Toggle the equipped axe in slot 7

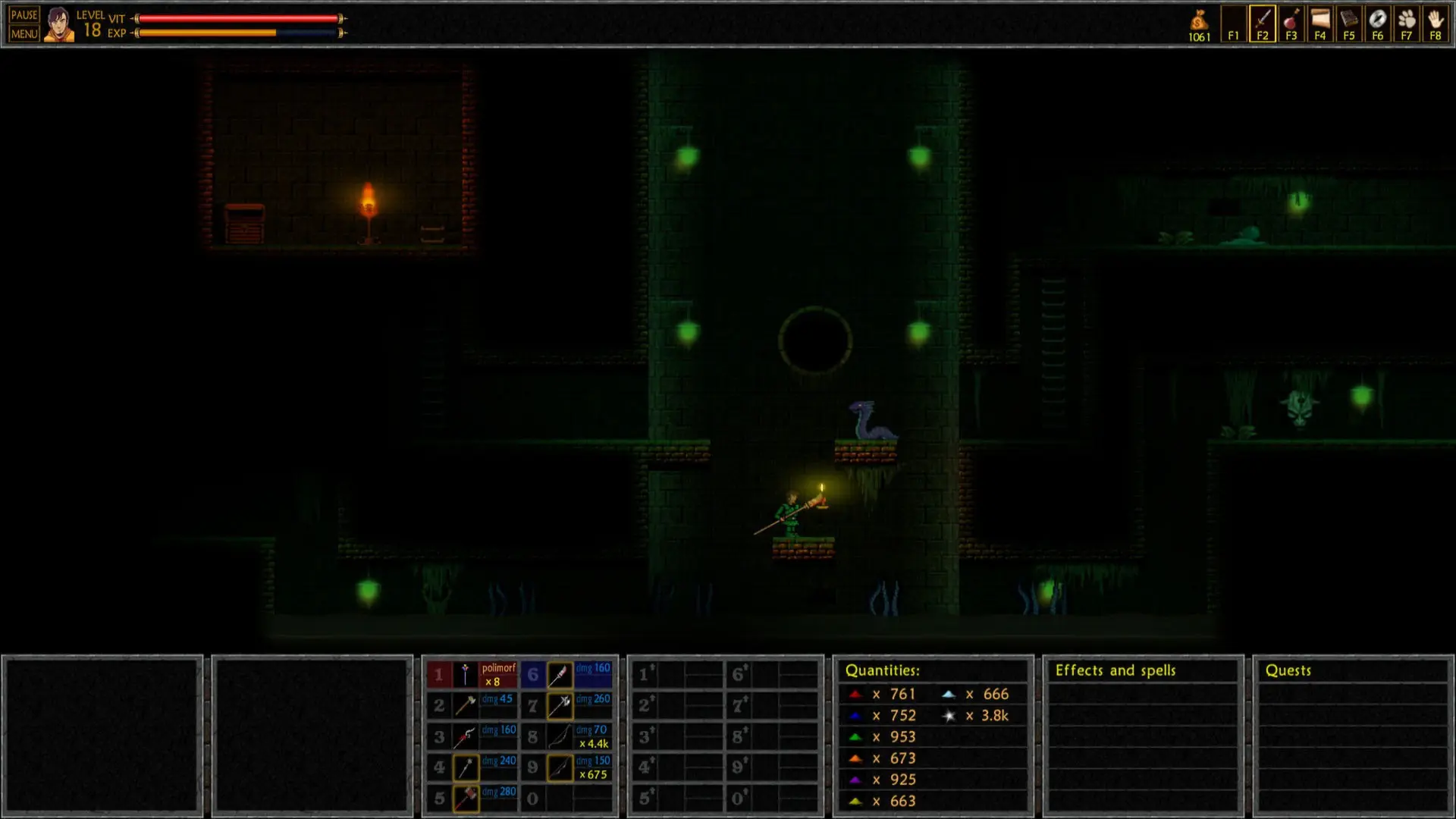pos(559,704)
